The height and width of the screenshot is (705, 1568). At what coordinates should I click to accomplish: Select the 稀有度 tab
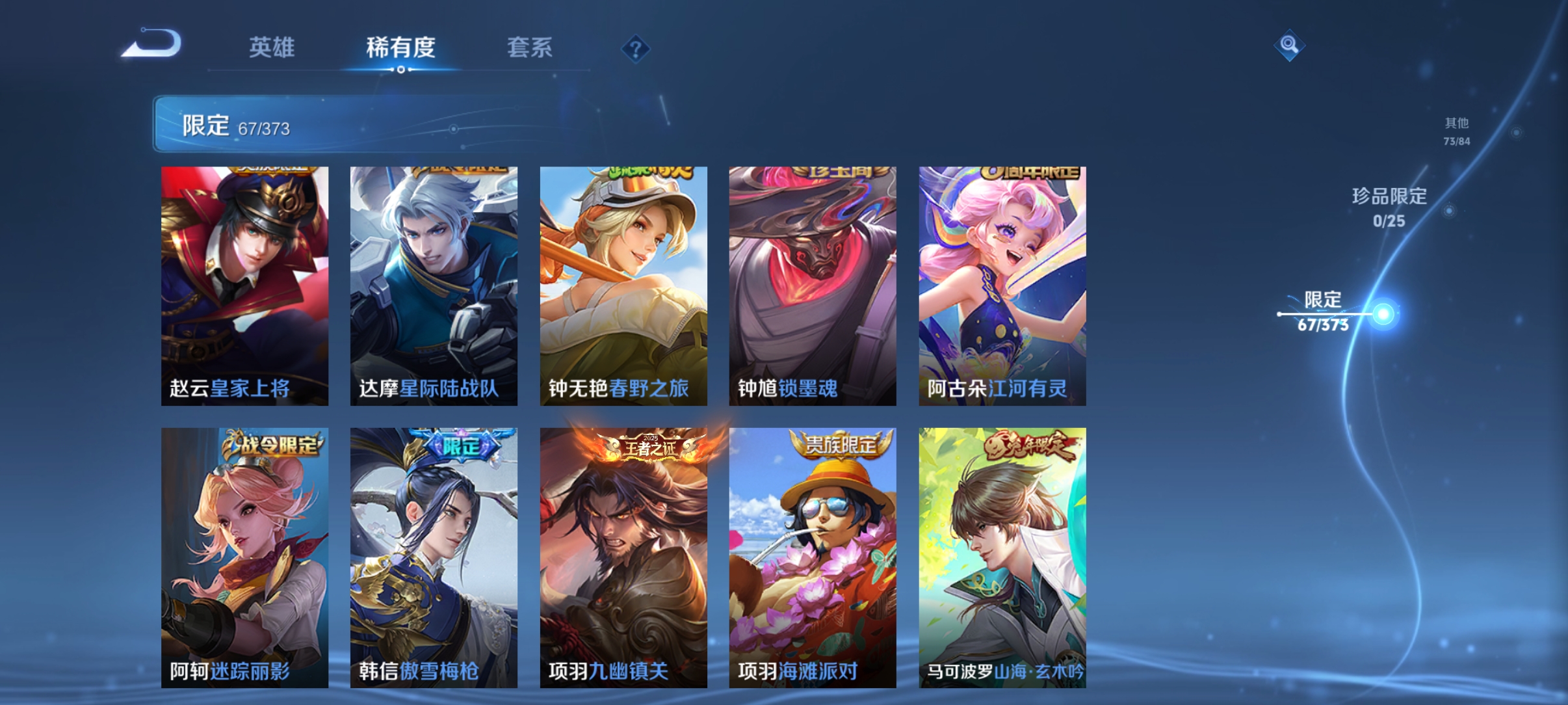pyautogui.click(x=399, y=48)
